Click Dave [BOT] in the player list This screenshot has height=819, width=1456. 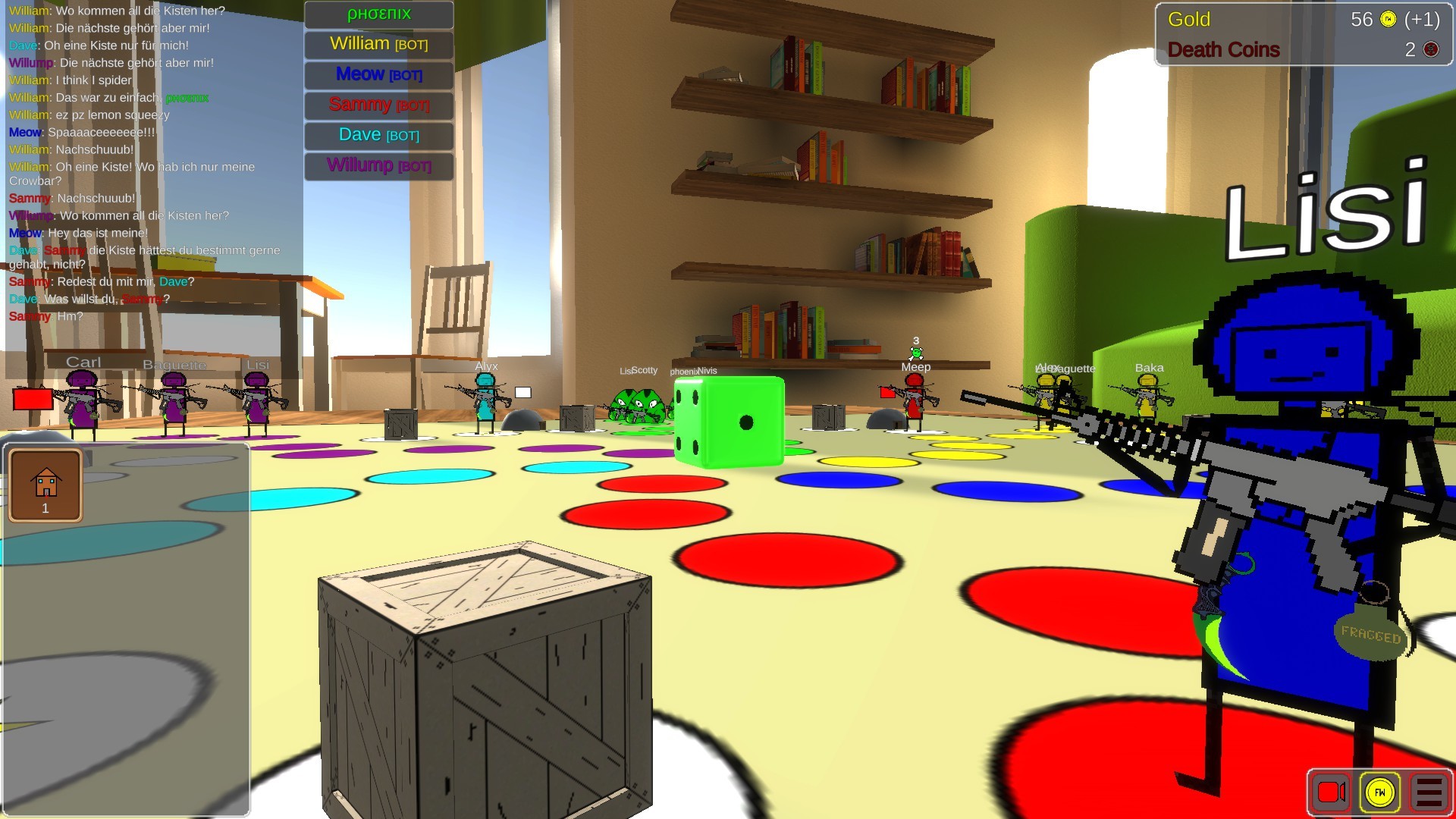378,135
